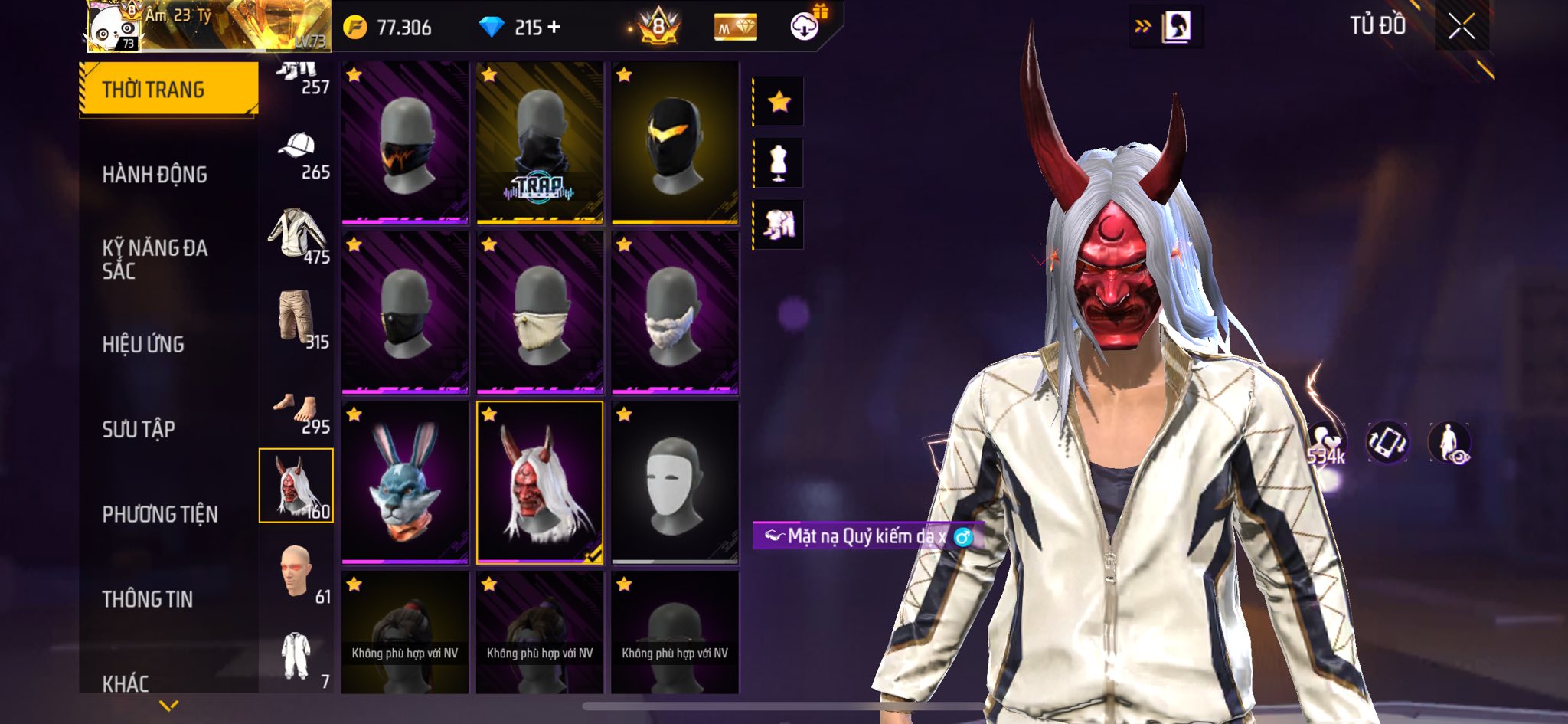Image resolution: width=1568 pixels, height=724 pixels.
Task: Equip the blue rabbit head mask
Action: coord(404,483)
